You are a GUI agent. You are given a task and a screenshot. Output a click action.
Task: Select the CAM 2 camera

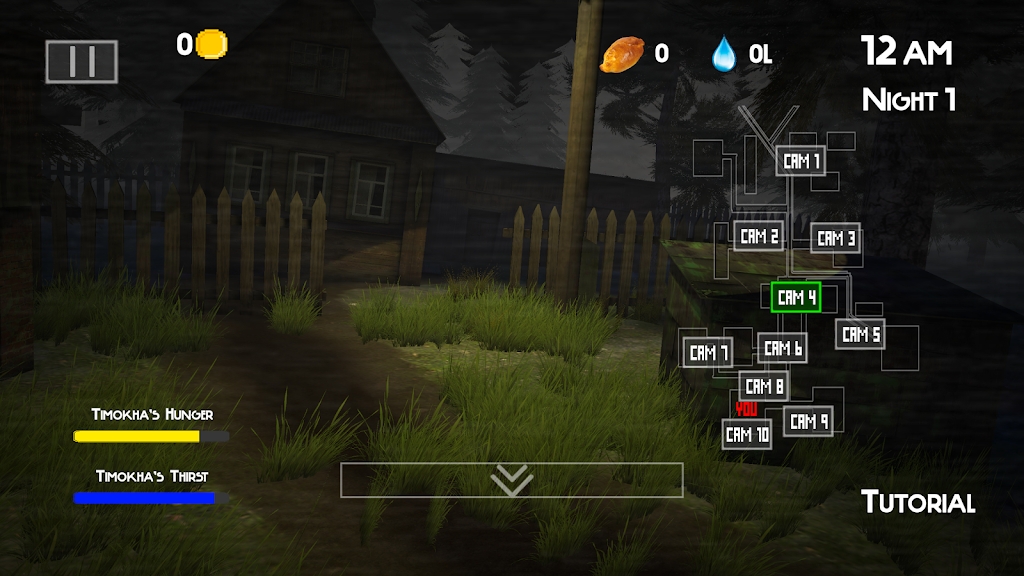(x=759, y=237)
